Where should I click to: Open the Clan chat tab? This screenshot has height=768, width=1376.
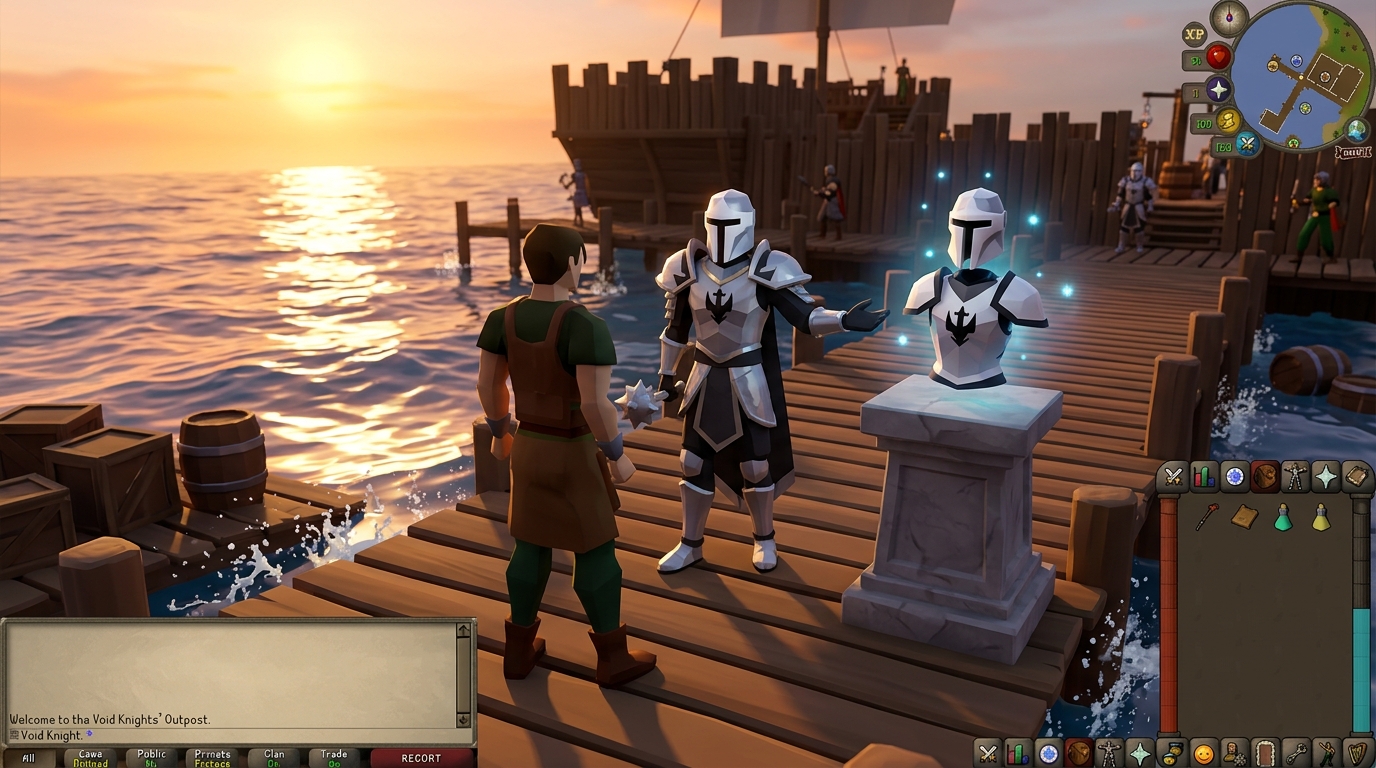click(x=274, y=758)
